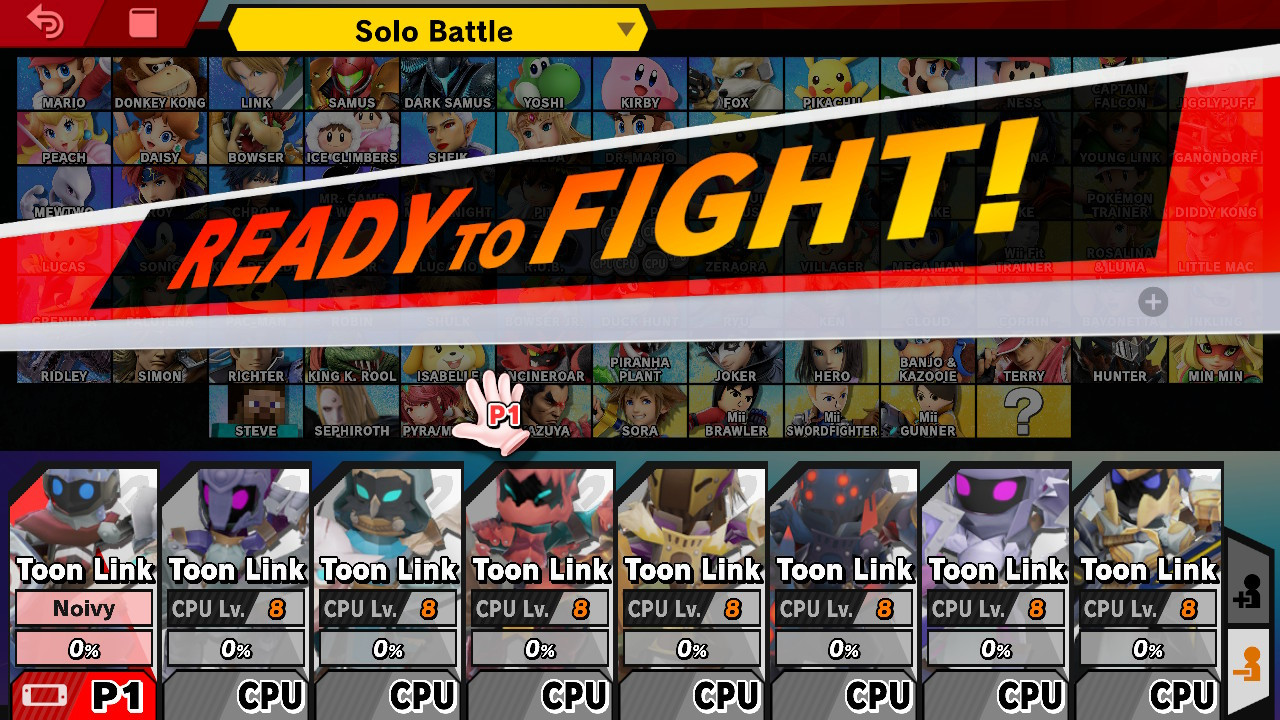Toggle the first fighter slot from P1 to CPU
This screenshot has width=1280, height=720.
click(84, 693)
